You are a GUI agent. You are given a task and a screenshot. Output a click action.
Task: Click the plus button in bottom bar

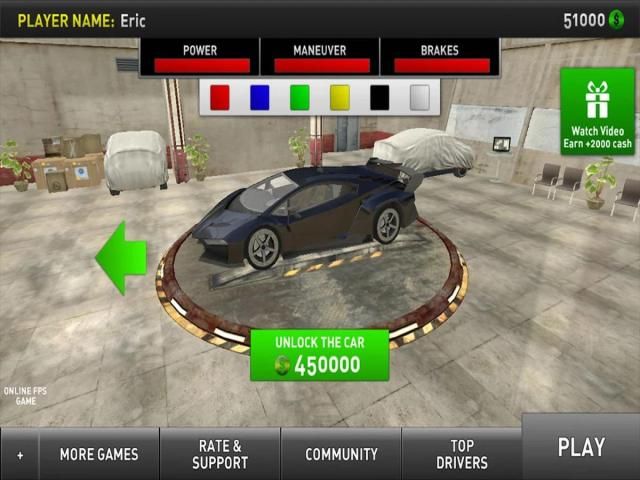20,455
